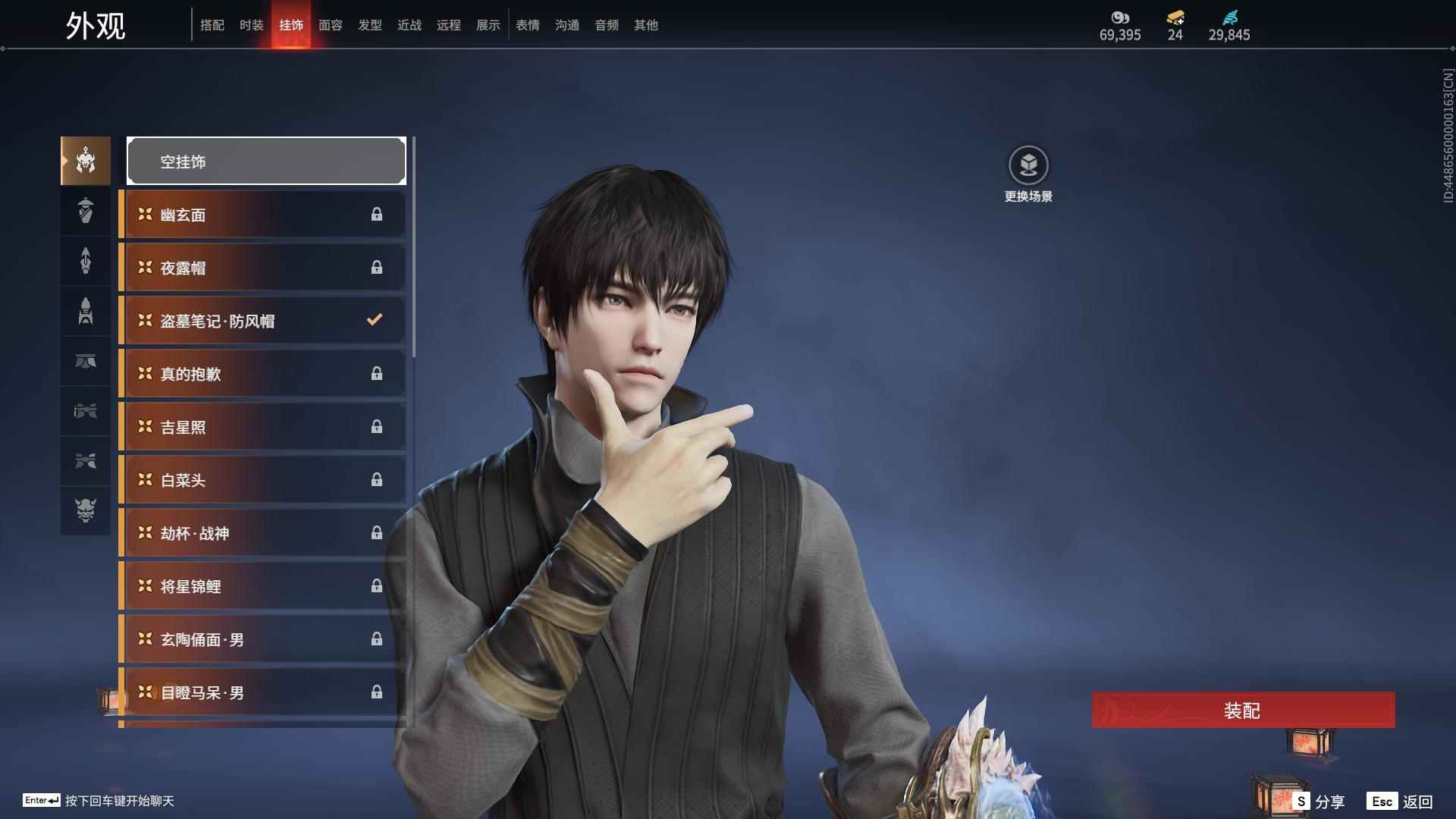The height and width of the screenshot is (819, 1456).
Task: Choose the 真的抱歉 accessory
Action: pyautogui.click(x=262, y=374)
